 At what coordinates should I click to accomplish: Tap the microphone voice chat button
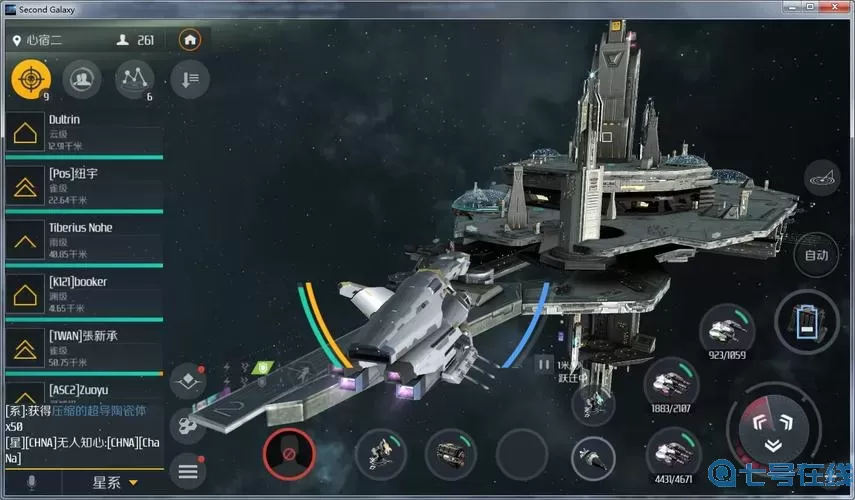point(31,483)
